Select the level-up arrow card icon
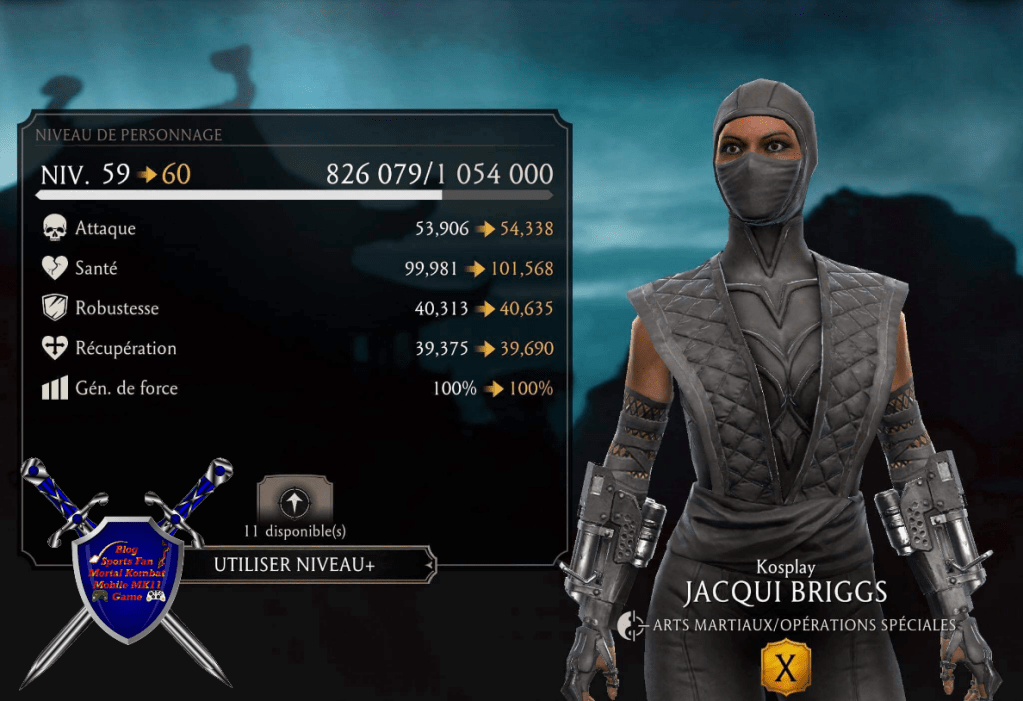The width and height of the screenshot is (1023, 701). pos(295,500)
